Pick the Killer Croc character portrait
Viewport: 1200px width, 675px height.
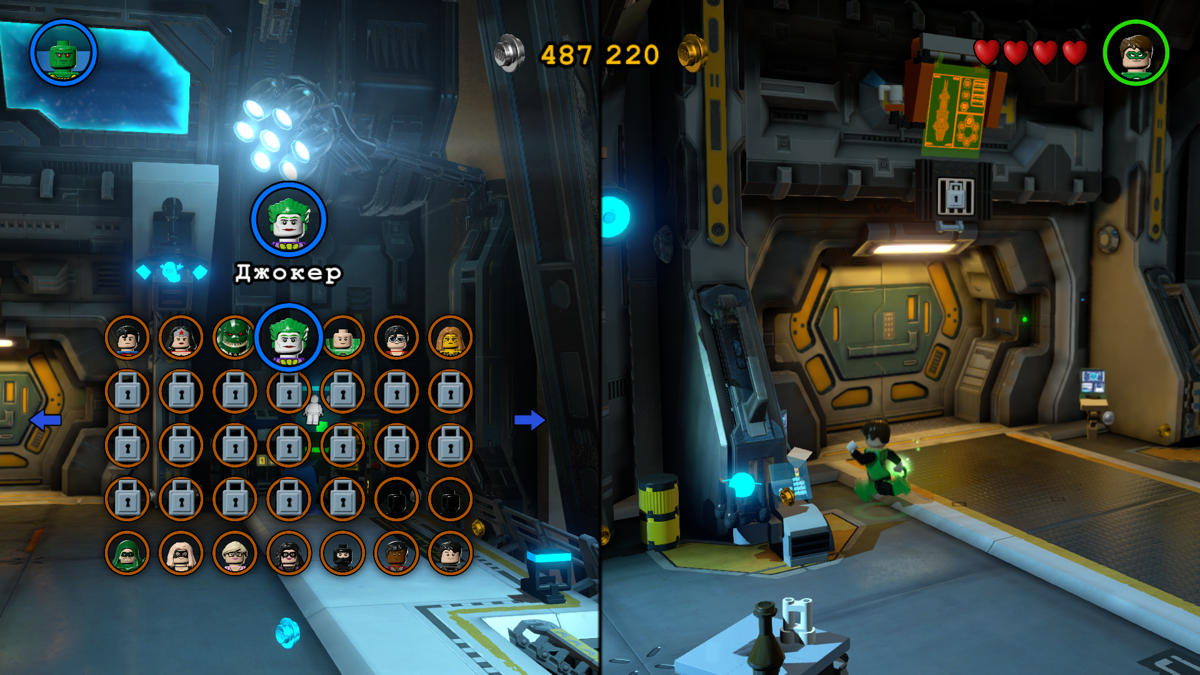[235, 338]
